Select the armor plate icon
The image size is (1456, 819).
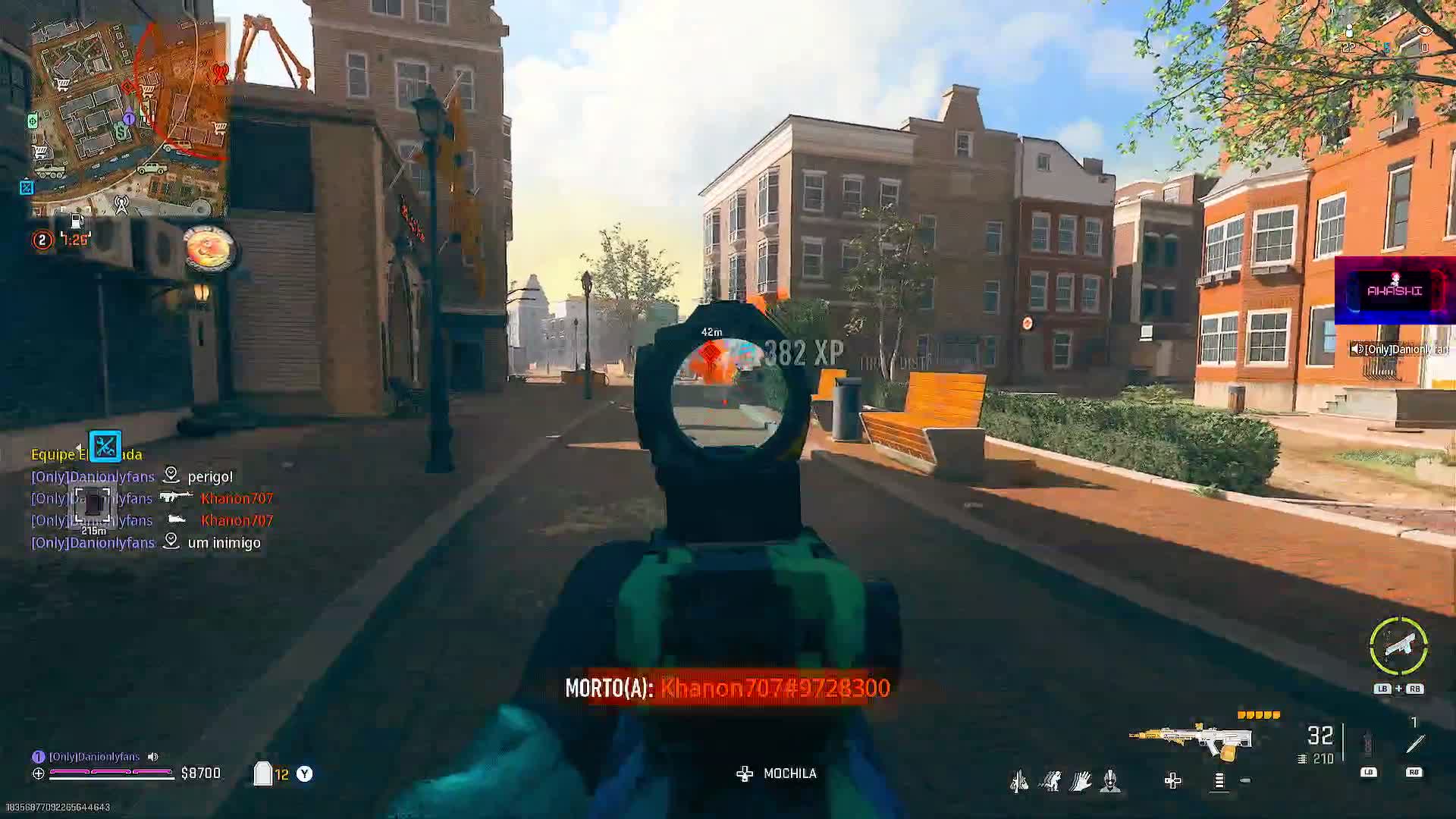pyautogui.click(x=262, y=773)
